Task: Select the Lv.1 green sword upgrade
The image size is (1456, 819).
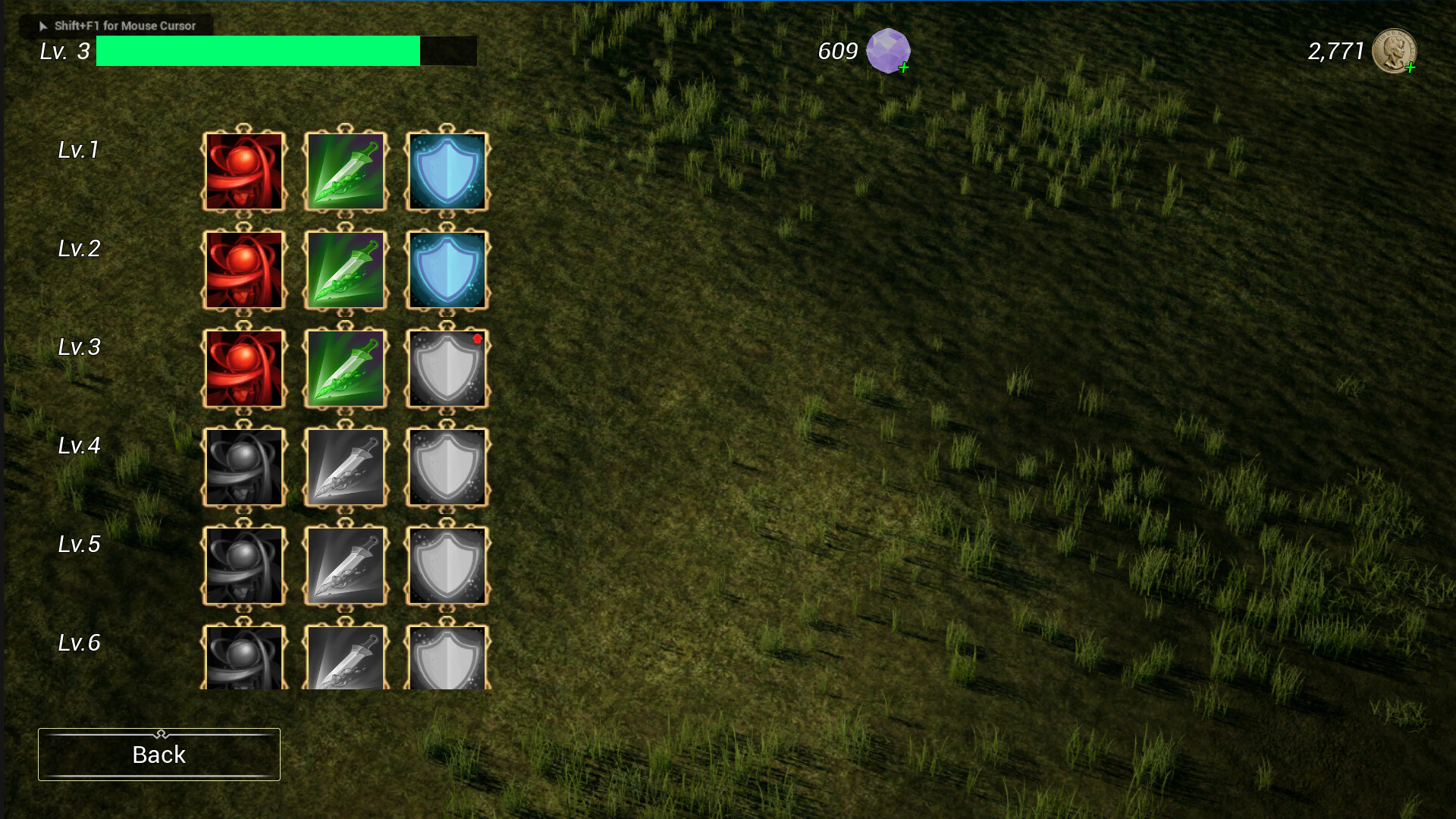Action: tap(345, 171)
